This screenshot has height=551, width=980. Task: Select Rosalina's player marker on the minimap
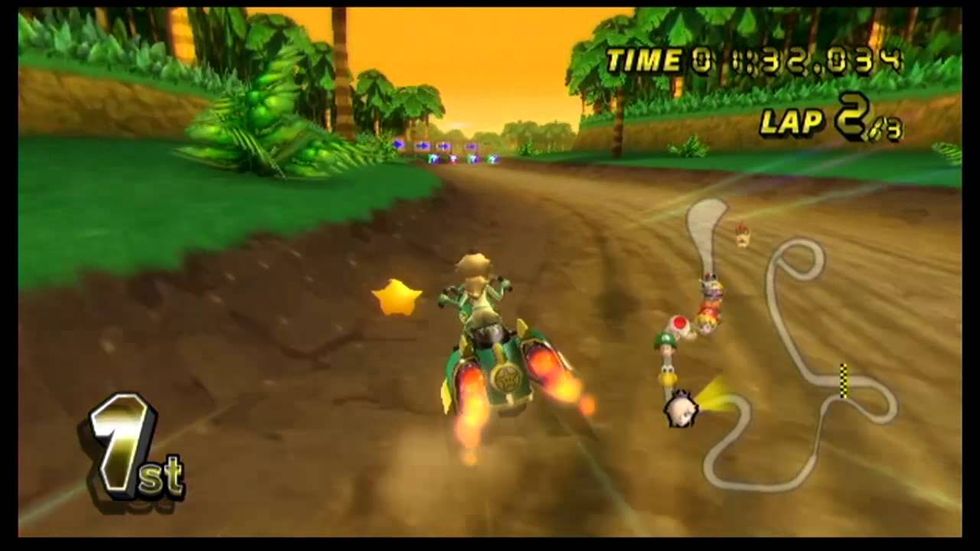[x=683, y=406]
